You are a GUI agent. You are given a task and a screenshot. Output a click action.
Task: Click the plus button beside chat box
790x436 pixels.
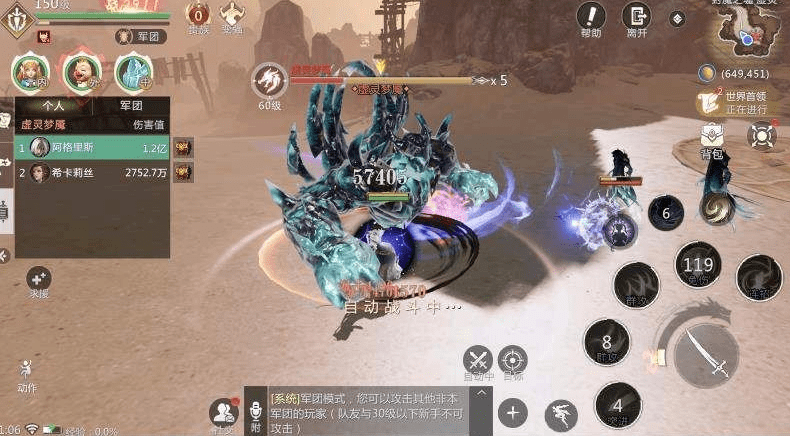[513, 411]
